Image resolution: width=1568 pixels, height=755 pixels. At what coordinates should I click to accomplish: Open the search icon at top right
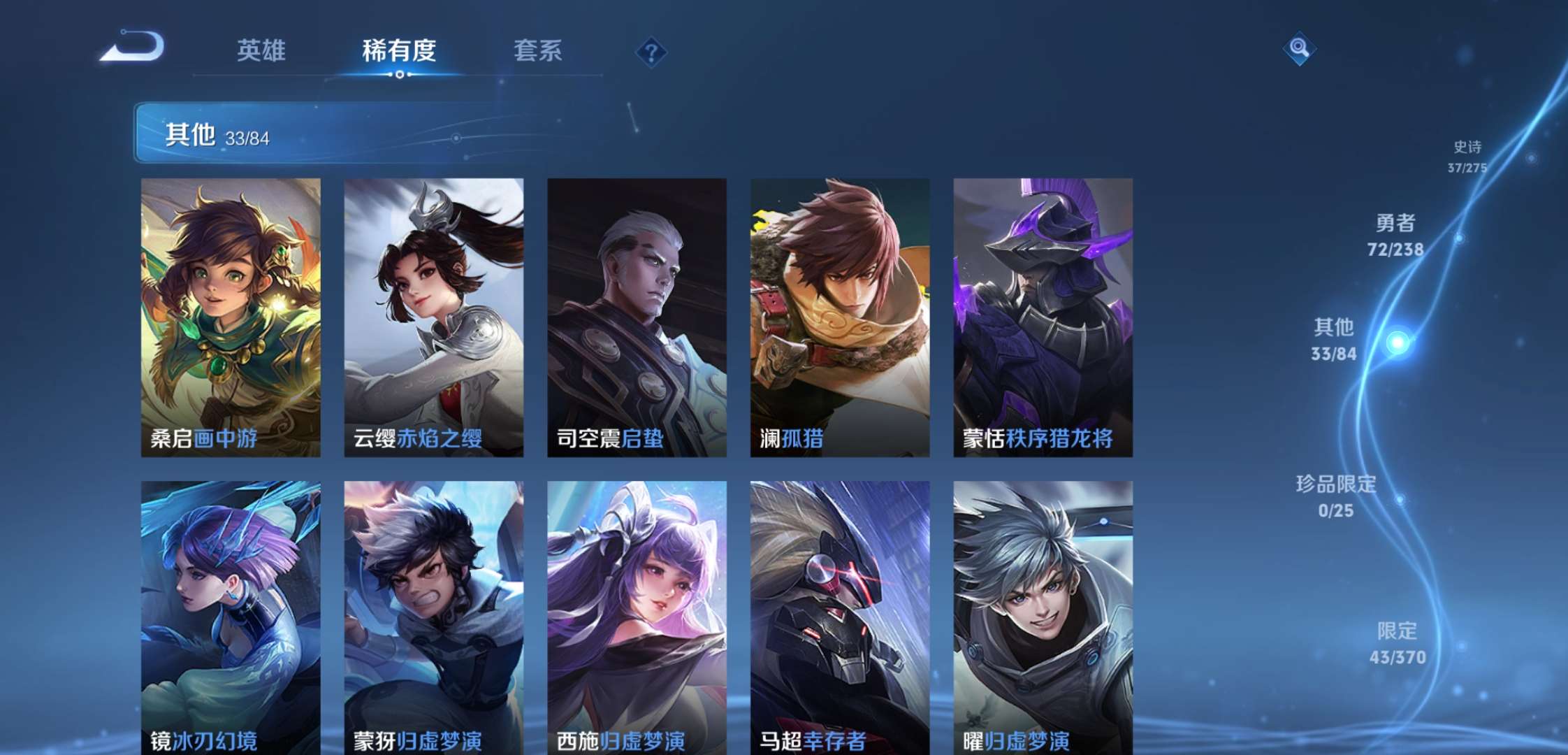[x=1300, y=49]
